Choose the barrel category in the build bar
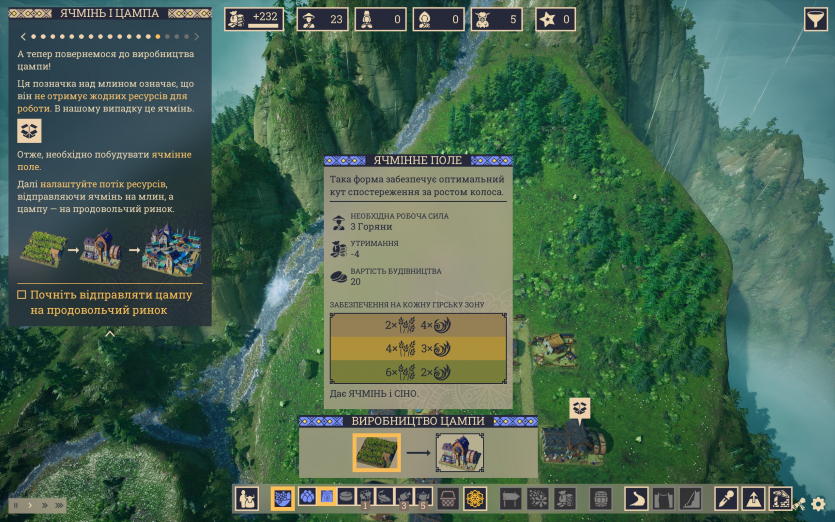The image size is (835, 522). (600, 498)
